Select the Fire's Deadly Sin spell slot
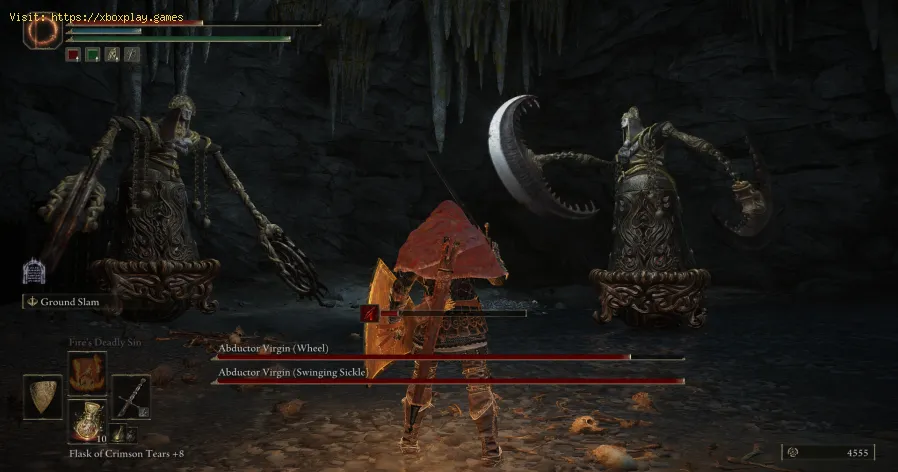 (87, 372)
